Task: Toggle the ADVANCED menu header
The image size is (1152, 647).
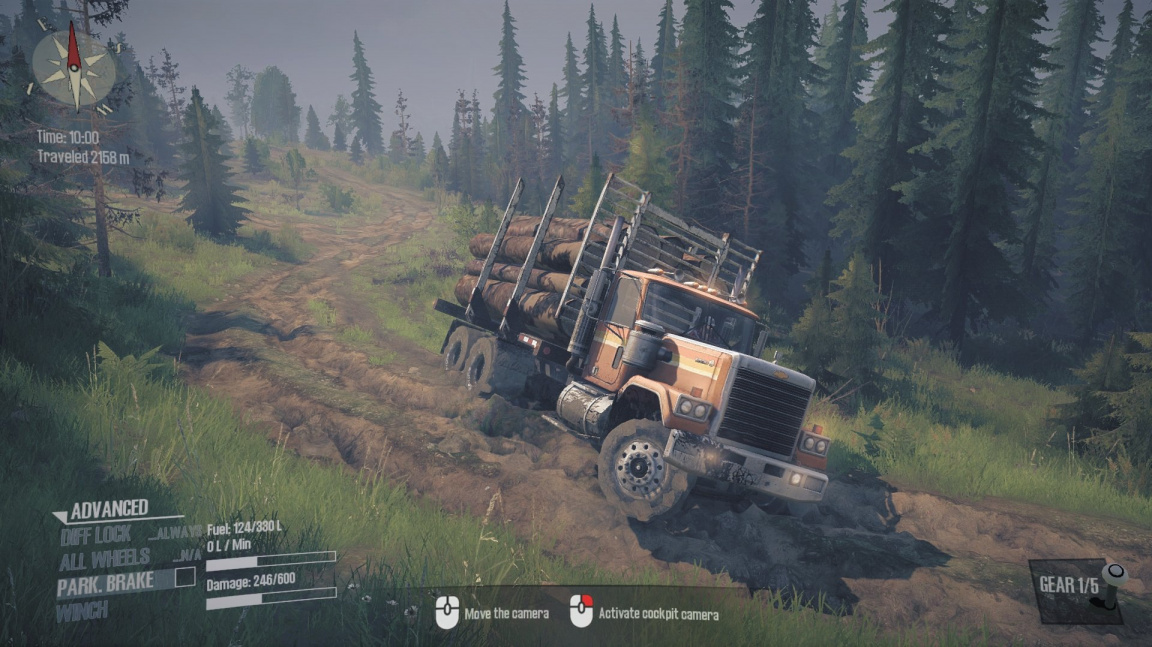Action: point(108,509)
